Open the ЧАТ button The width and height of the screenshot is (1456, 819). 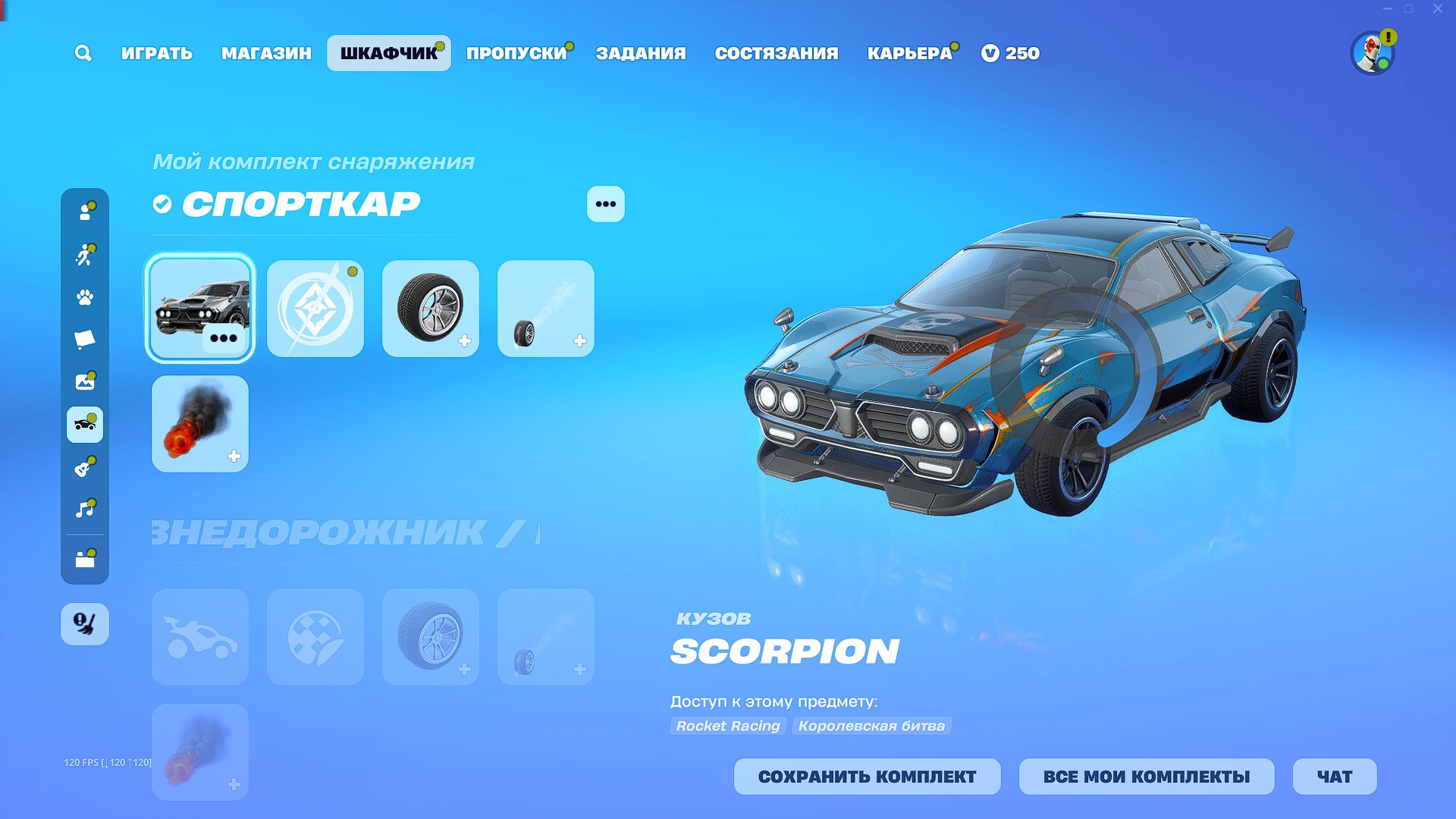[1334, 777]
